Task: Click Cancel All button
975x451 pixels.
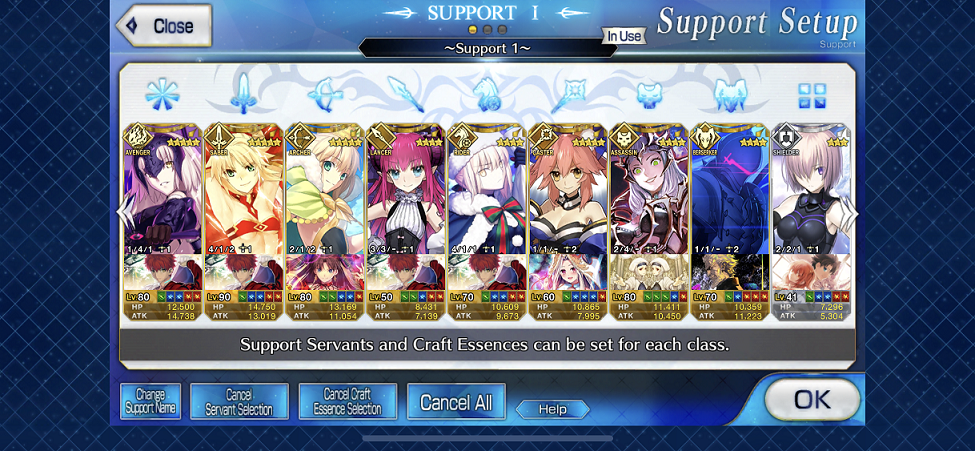Action: pyautogui.click(x=456, y=402)
